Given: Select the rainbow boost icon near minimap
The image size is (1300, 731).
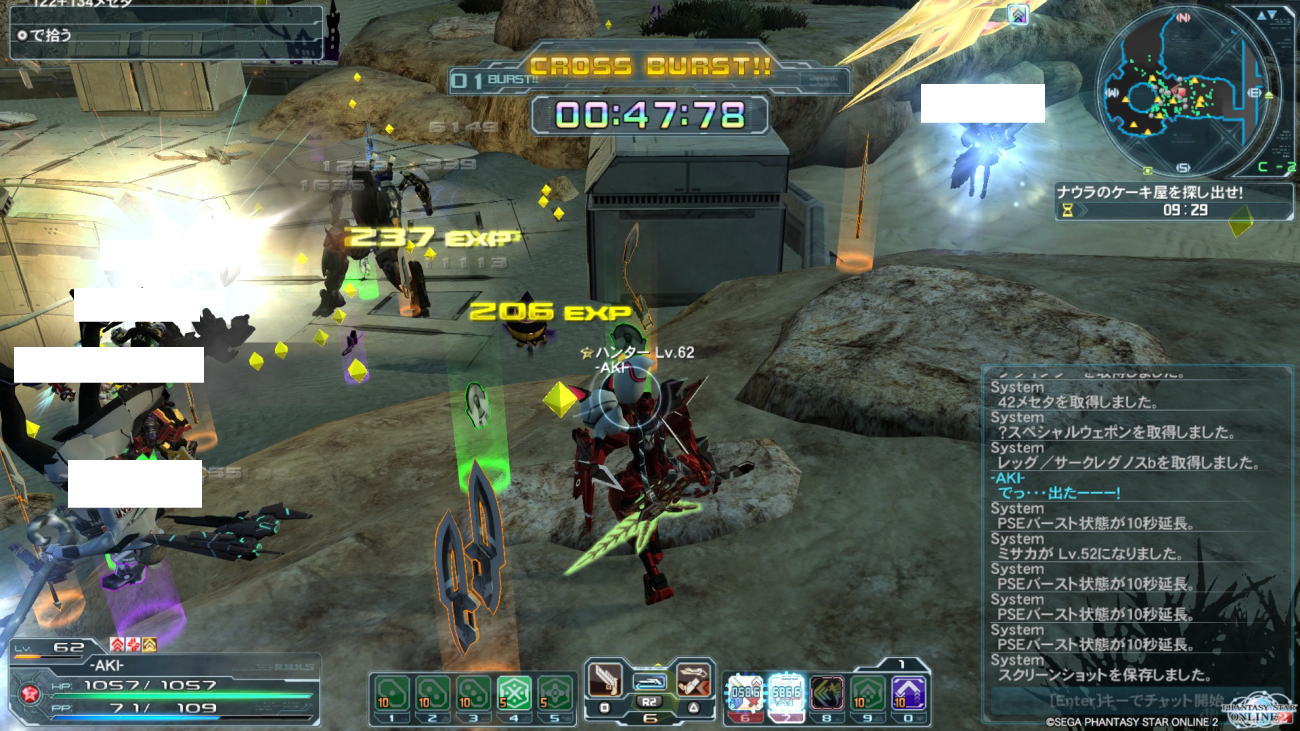Looking at the screenshot, I should click(x=1018, y=14).
